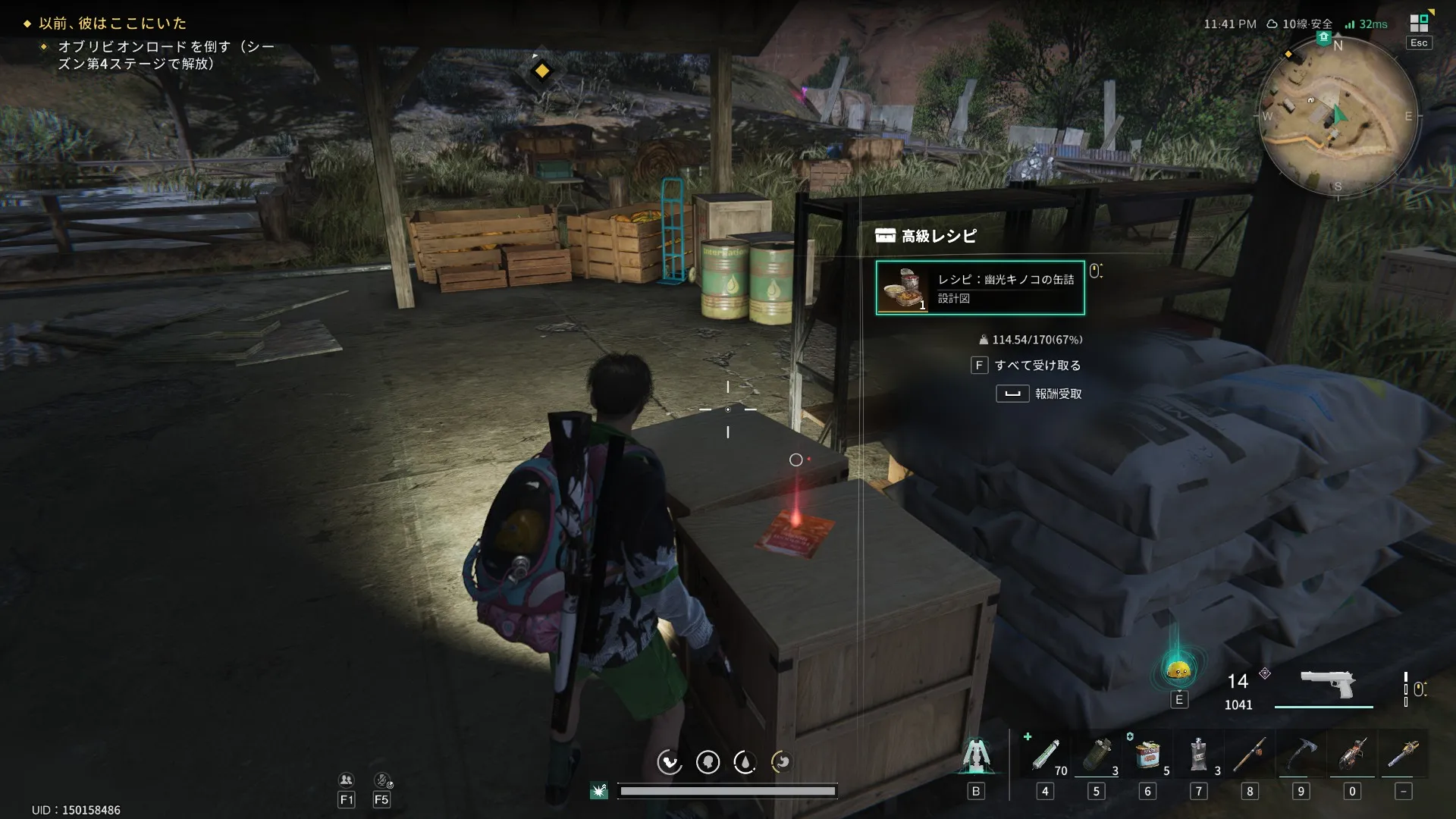Open the circular minimap

(1337, 116)
